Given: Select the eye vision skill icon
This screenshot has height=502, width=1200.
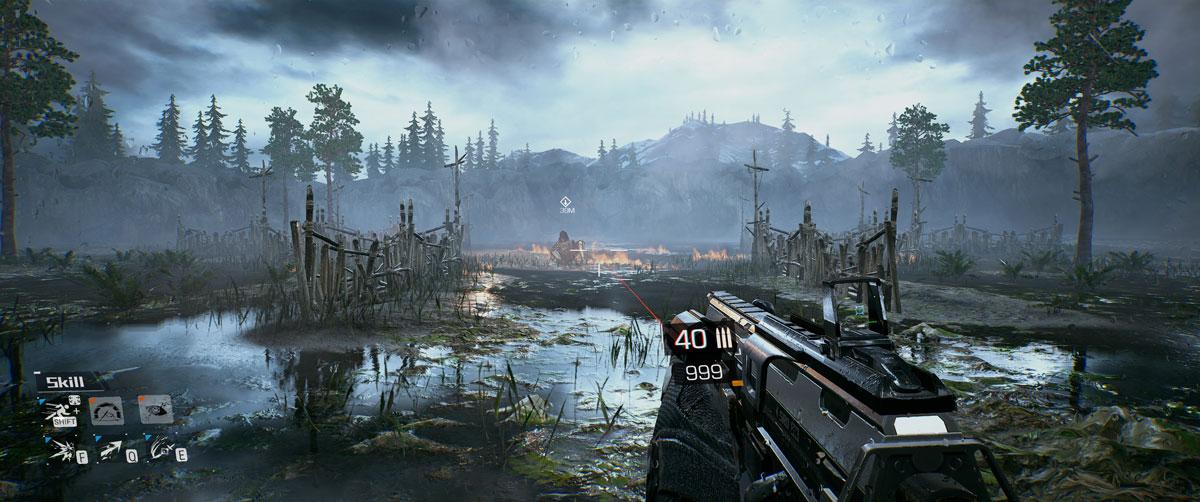Looking at the screenshot, I should coord(154,409).
